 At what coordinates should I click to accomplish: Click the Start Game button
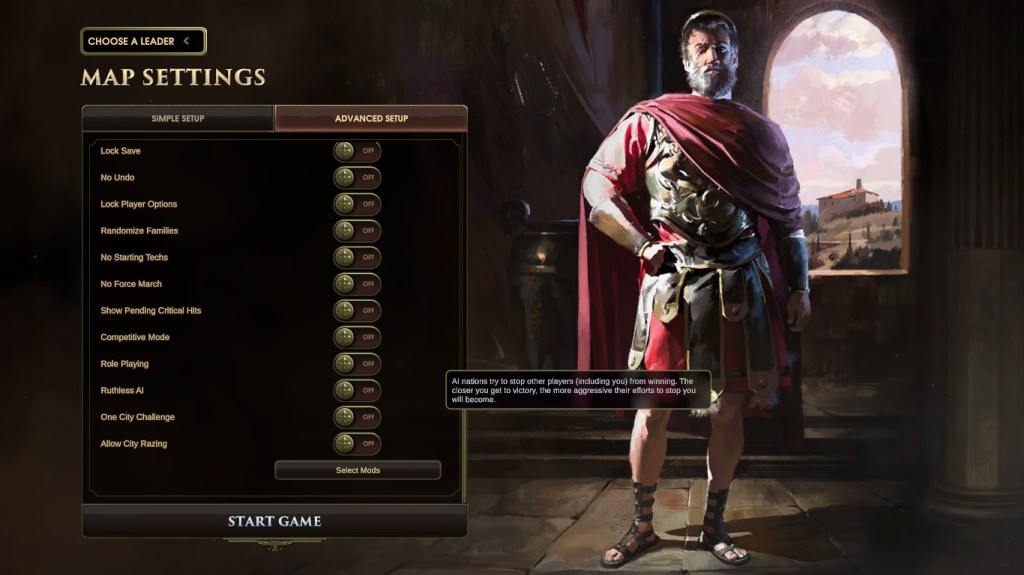click(274, 521)
